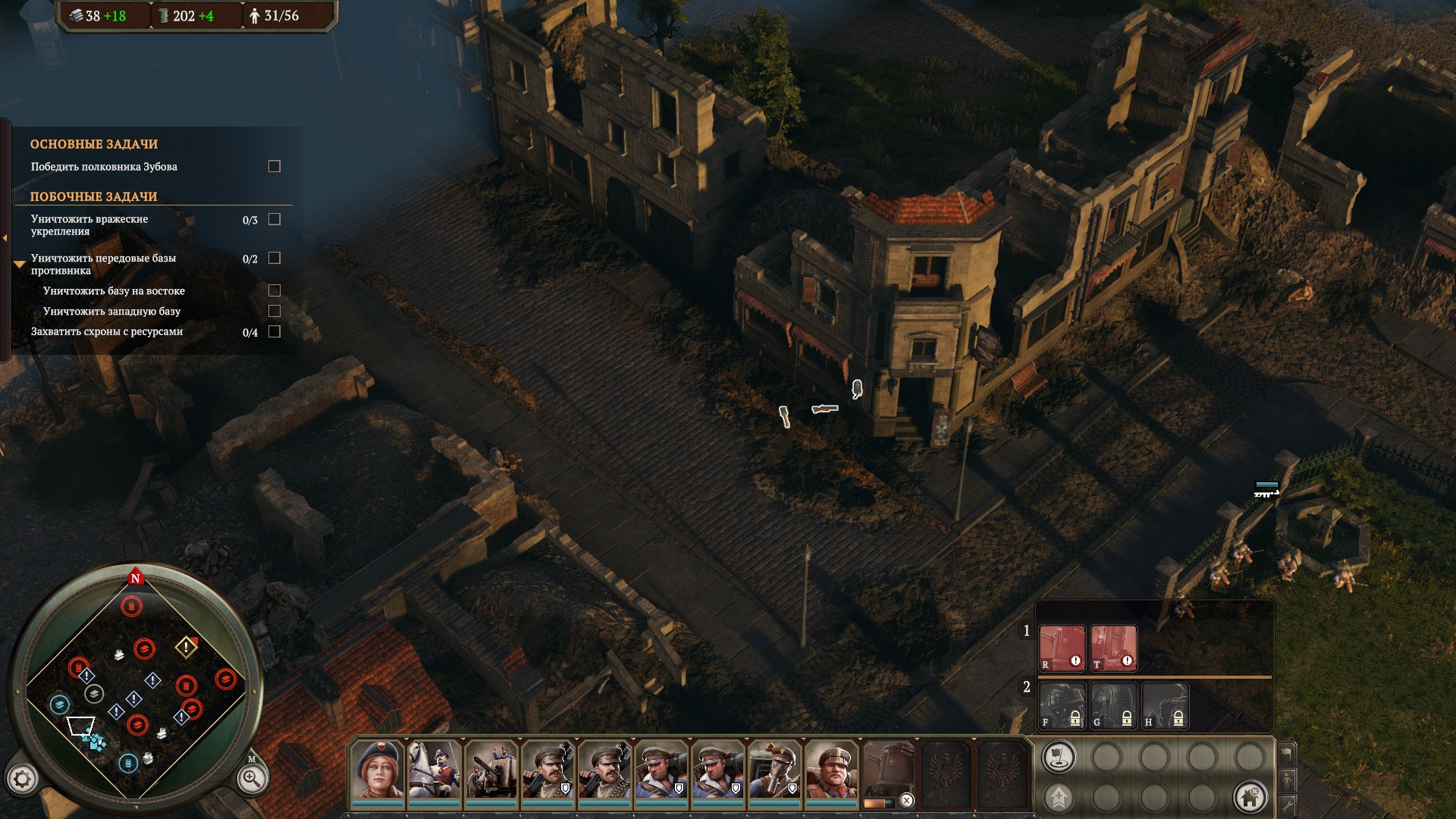Activate the rally point flag button
The height and width of the screenshot is (819, 1456).
(x=1059, y=757)
